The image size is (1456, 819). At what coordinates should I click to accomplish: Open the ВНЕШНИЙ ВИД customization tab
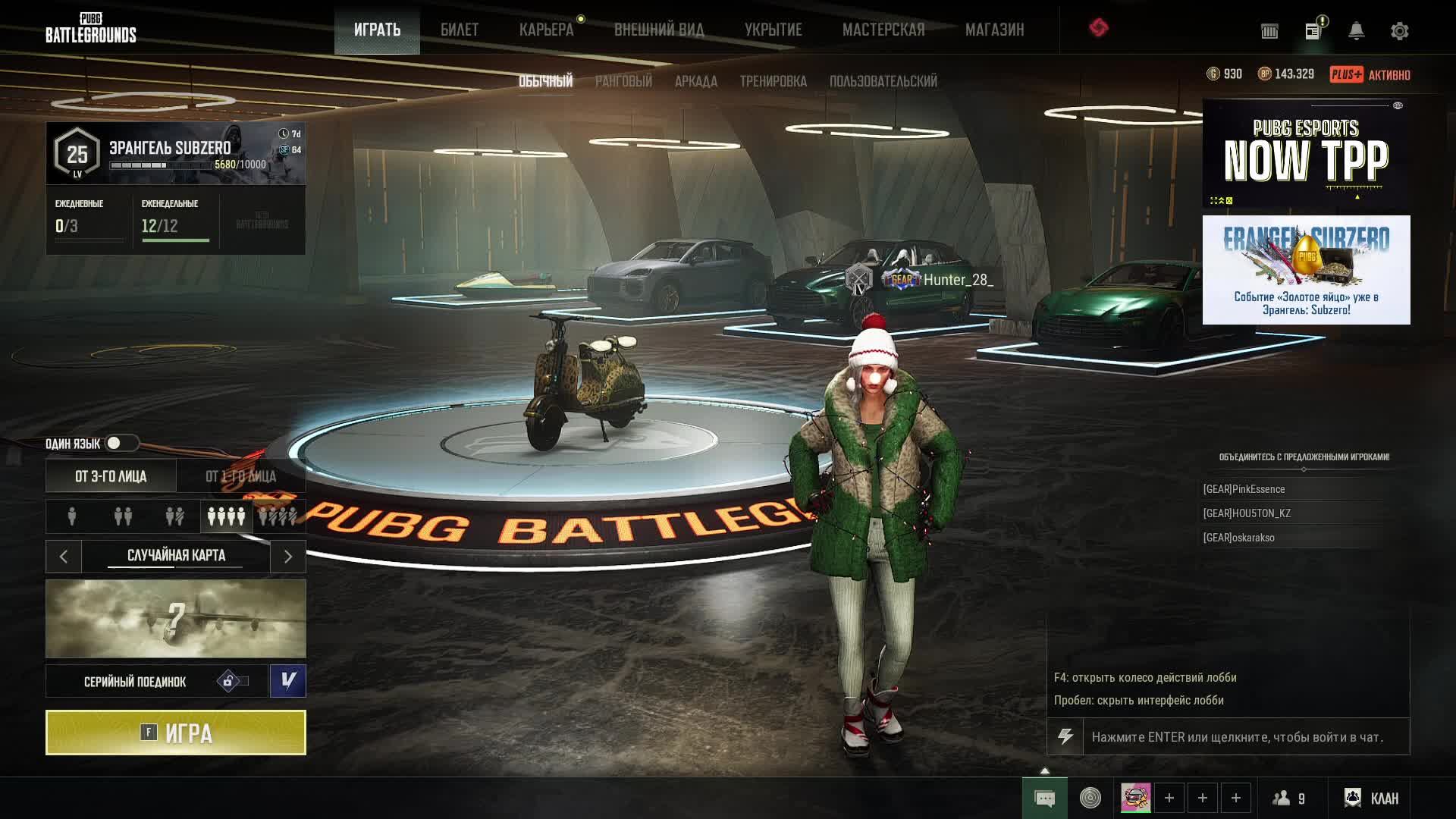point(659,30)
